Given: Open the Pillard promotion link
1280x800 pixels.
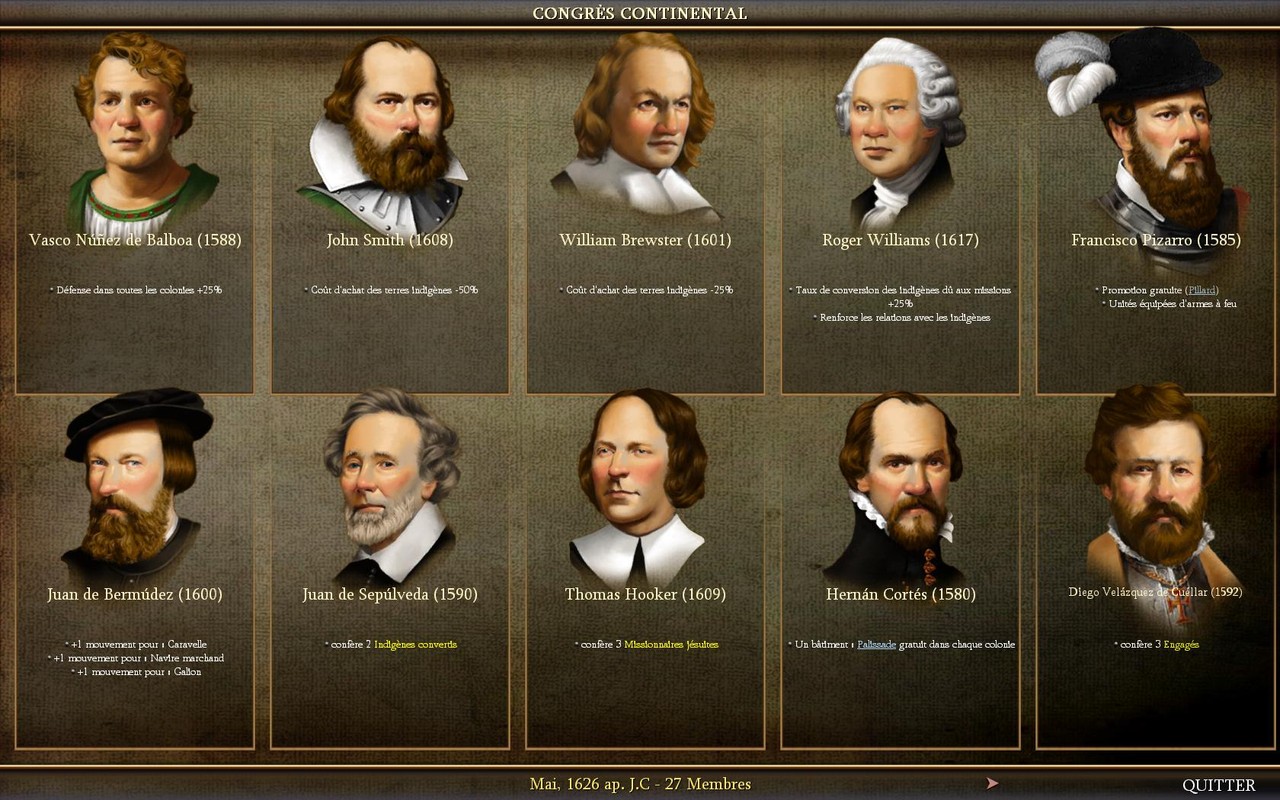Looking at the screenshot, I should 1203,290.
